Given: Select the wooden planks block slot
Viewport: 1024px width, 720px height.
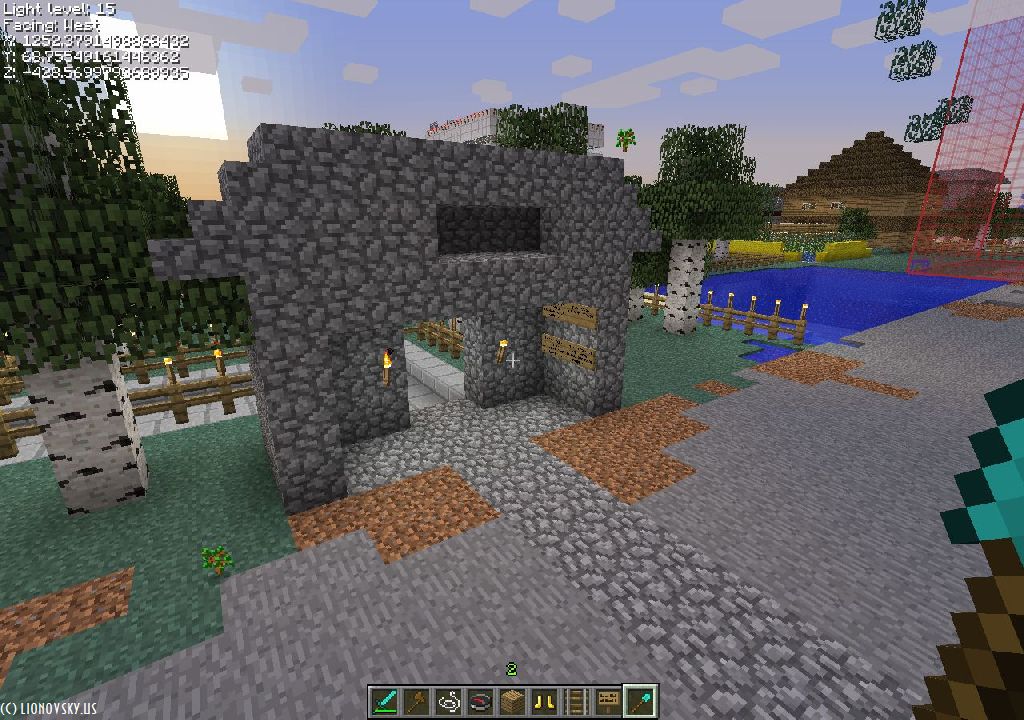Looking at the screenshot, I should 513,701.
